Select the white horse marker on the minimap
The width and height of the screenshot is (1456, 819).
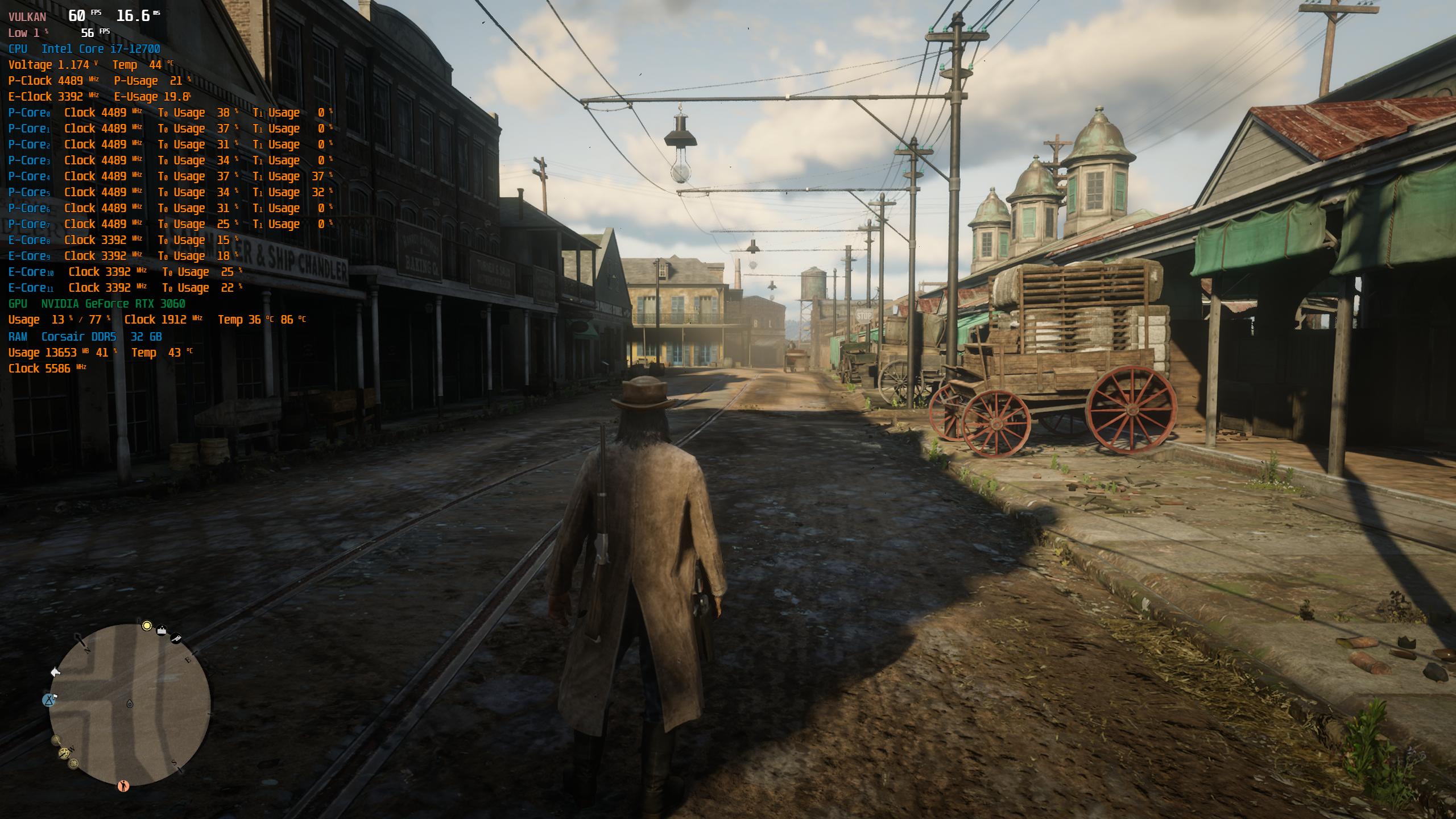[55, 672]
